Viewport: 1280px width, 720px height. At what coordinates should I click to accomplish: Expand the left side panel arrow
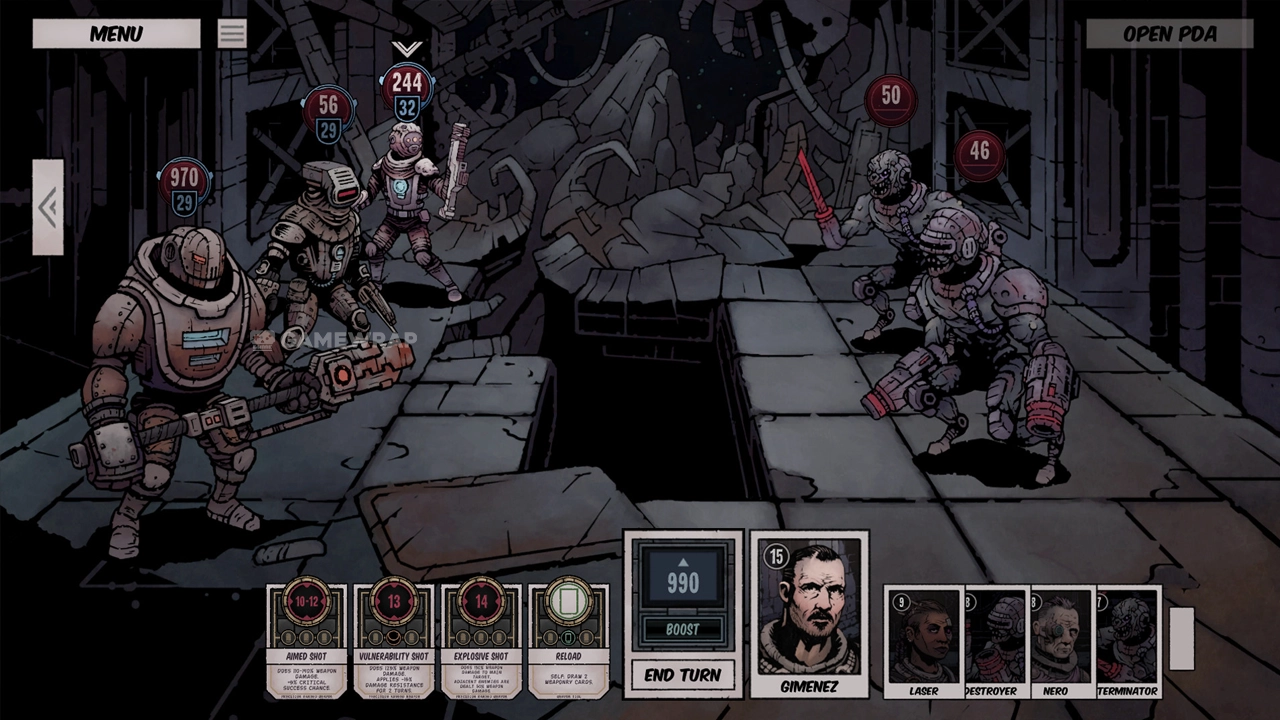click(48, 208)
